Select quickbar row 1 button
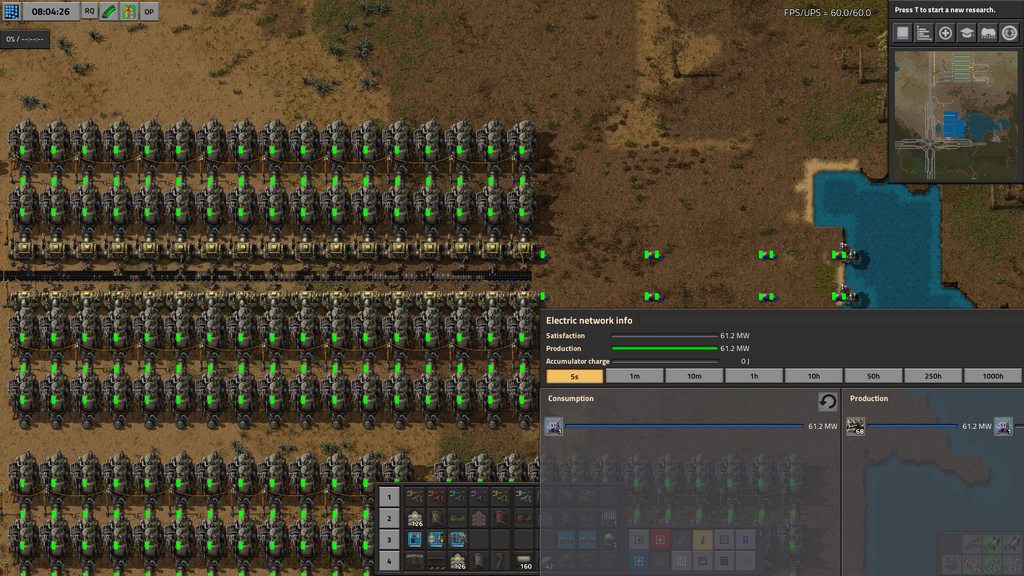This screenshot has width=1024, height=576. coord(390,496)
